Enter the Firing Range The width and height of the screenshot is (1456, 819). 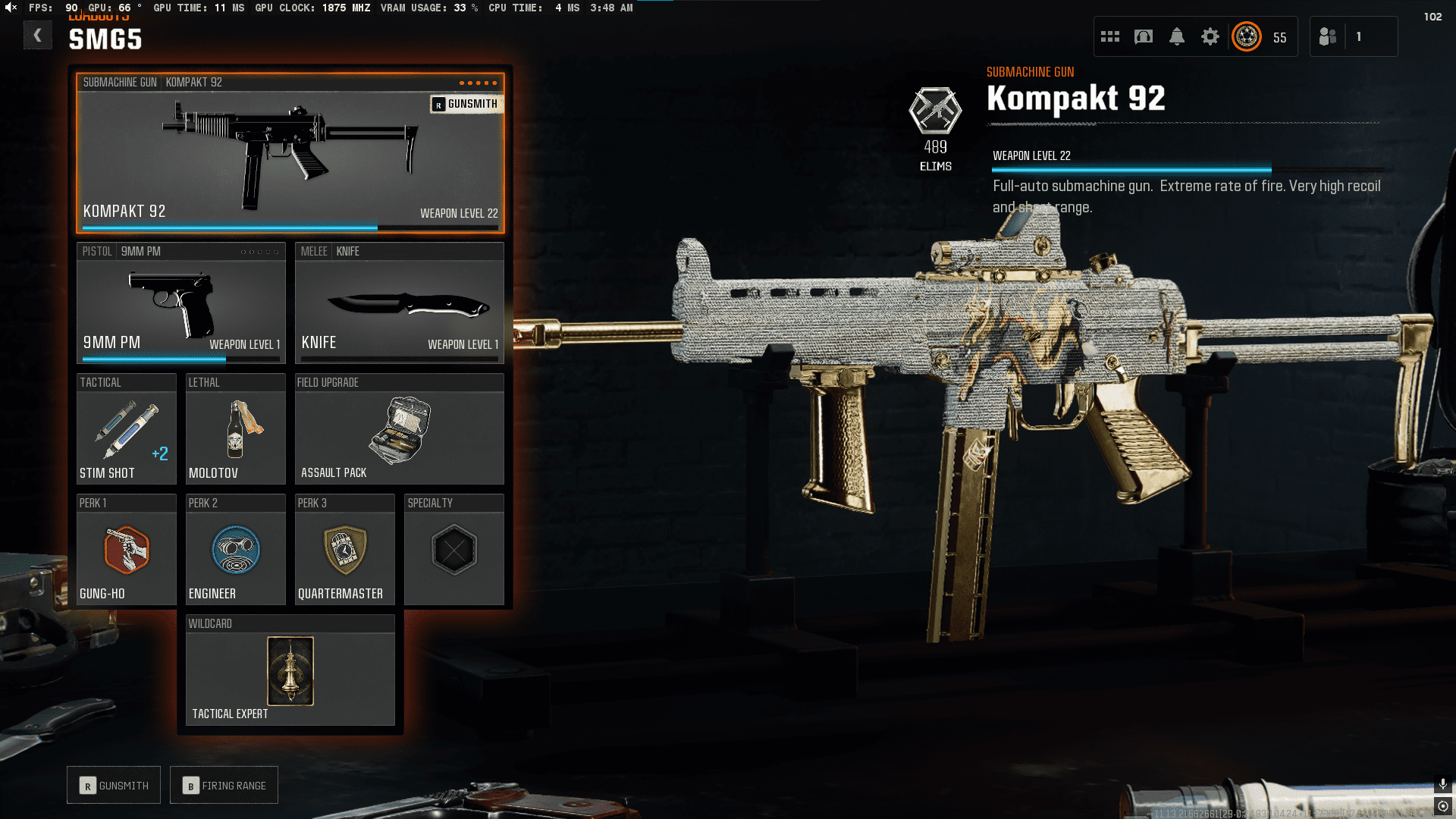click(224, 786)
